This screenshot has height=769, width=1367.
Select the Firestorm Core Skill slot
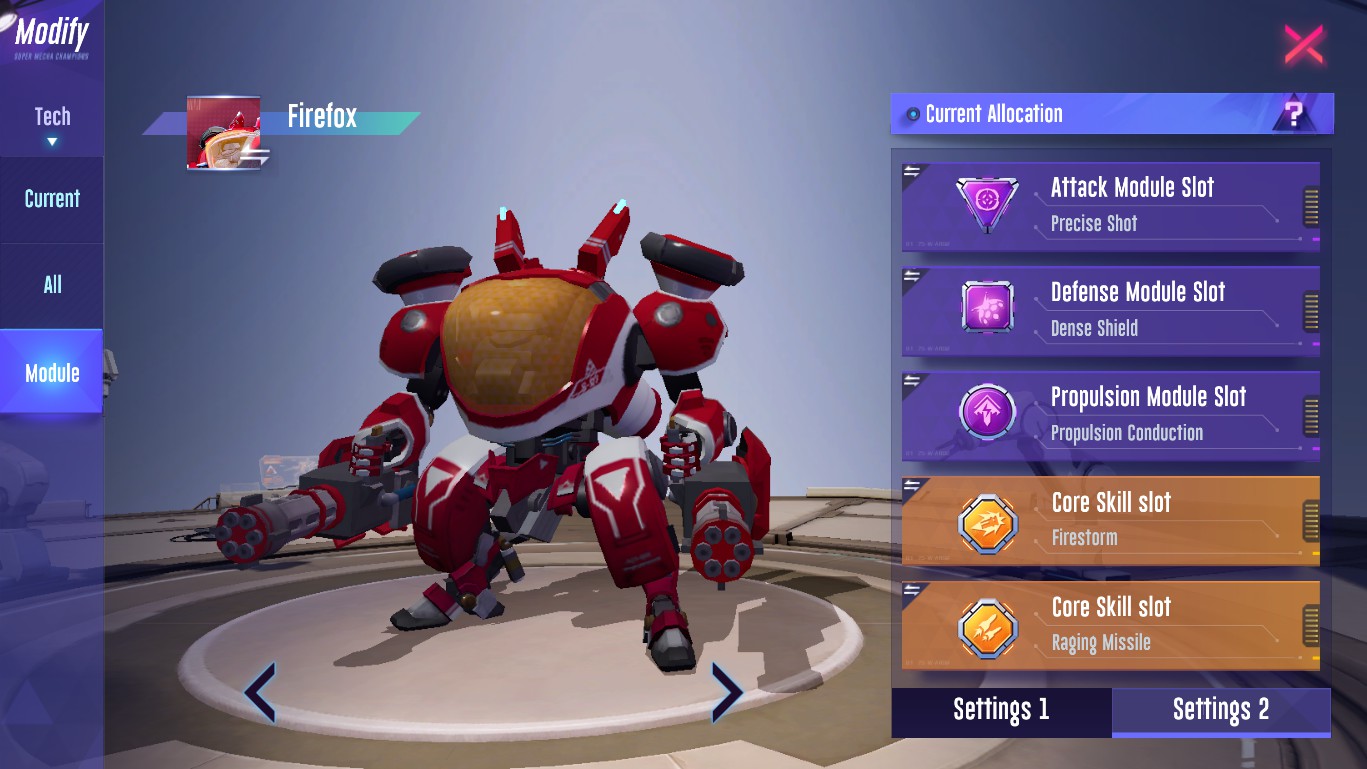tap(1110, 519)
